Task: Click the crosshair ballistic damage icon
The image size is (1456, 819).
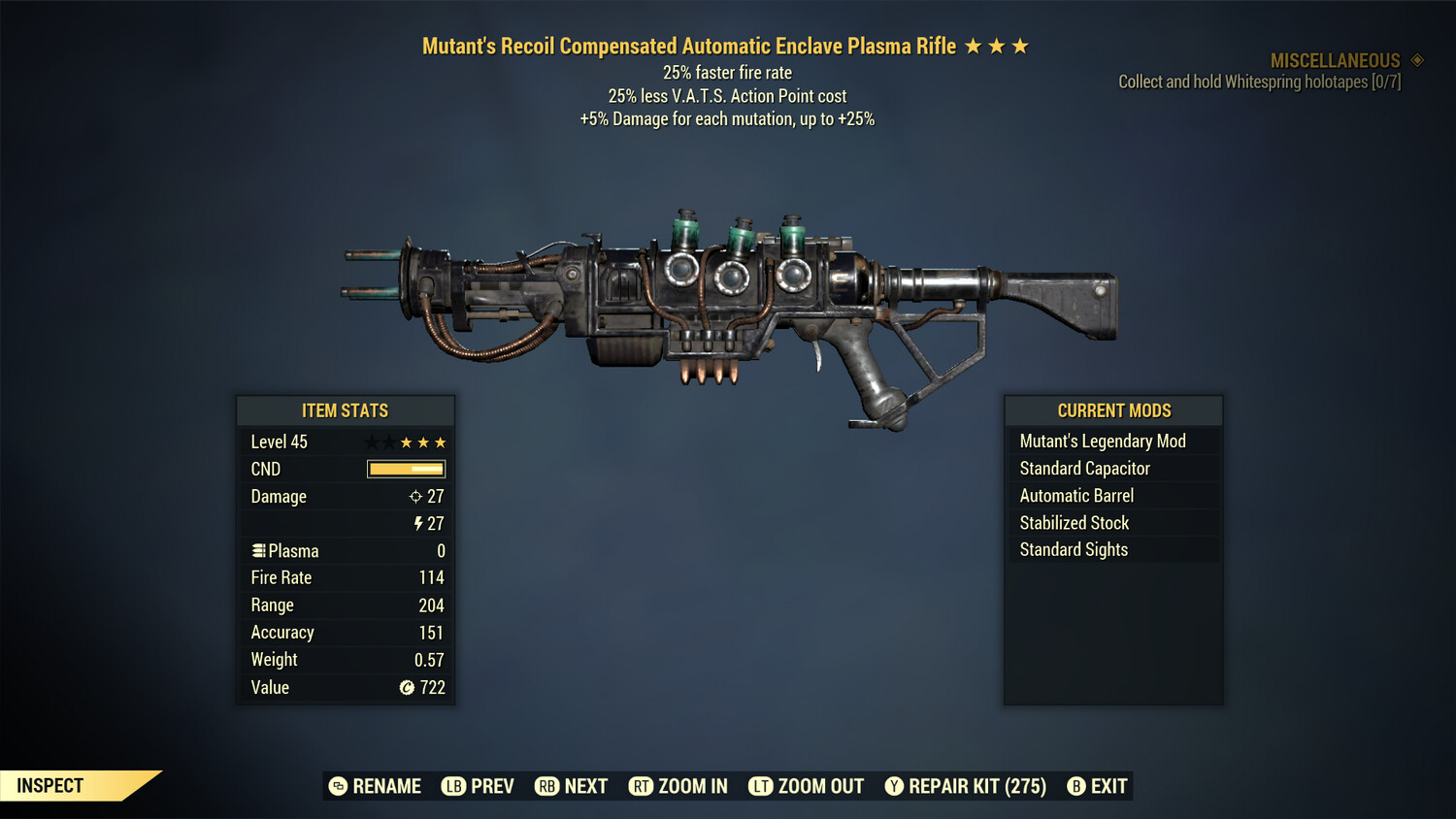Action: pyautogui.click(x=415, y=496)
